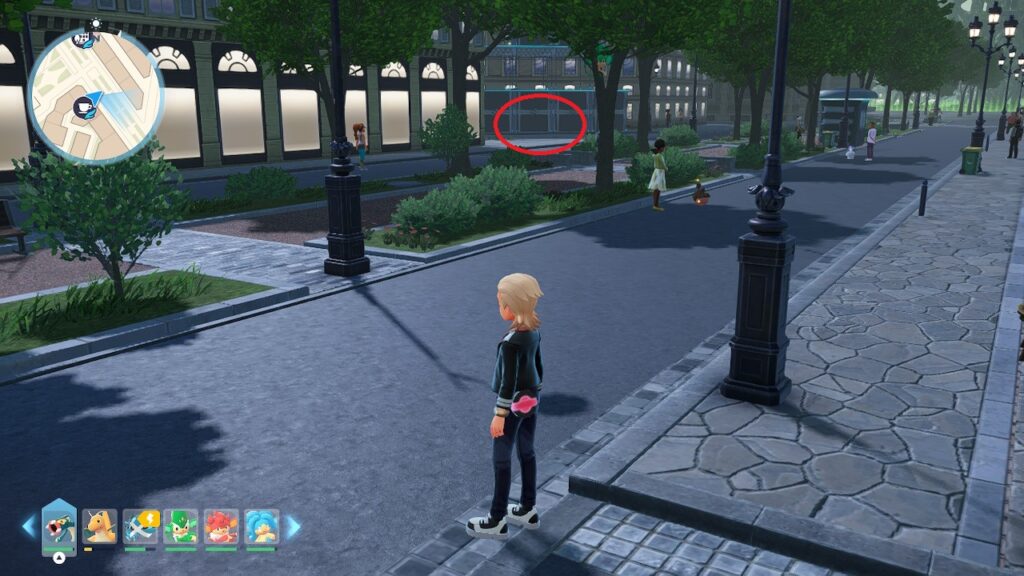Click the right arrow beside the party bar

pyautogui.click(x=293, y=526)
